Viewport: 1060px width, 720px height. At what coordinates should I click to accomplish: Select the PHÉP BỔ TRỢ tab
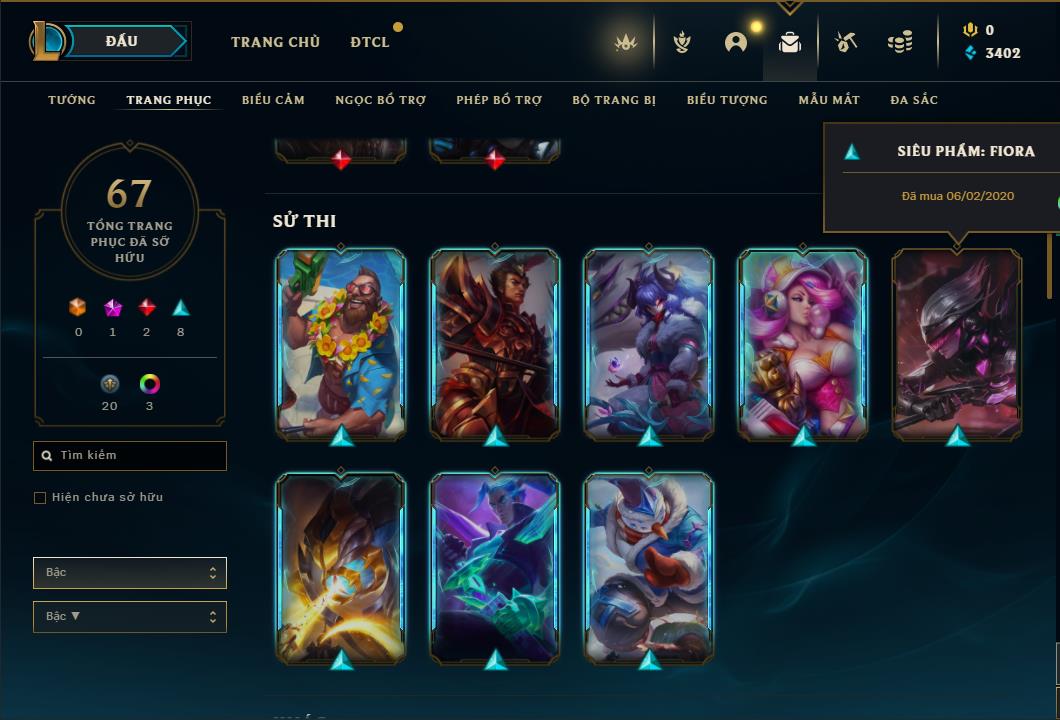pos(499,100)
